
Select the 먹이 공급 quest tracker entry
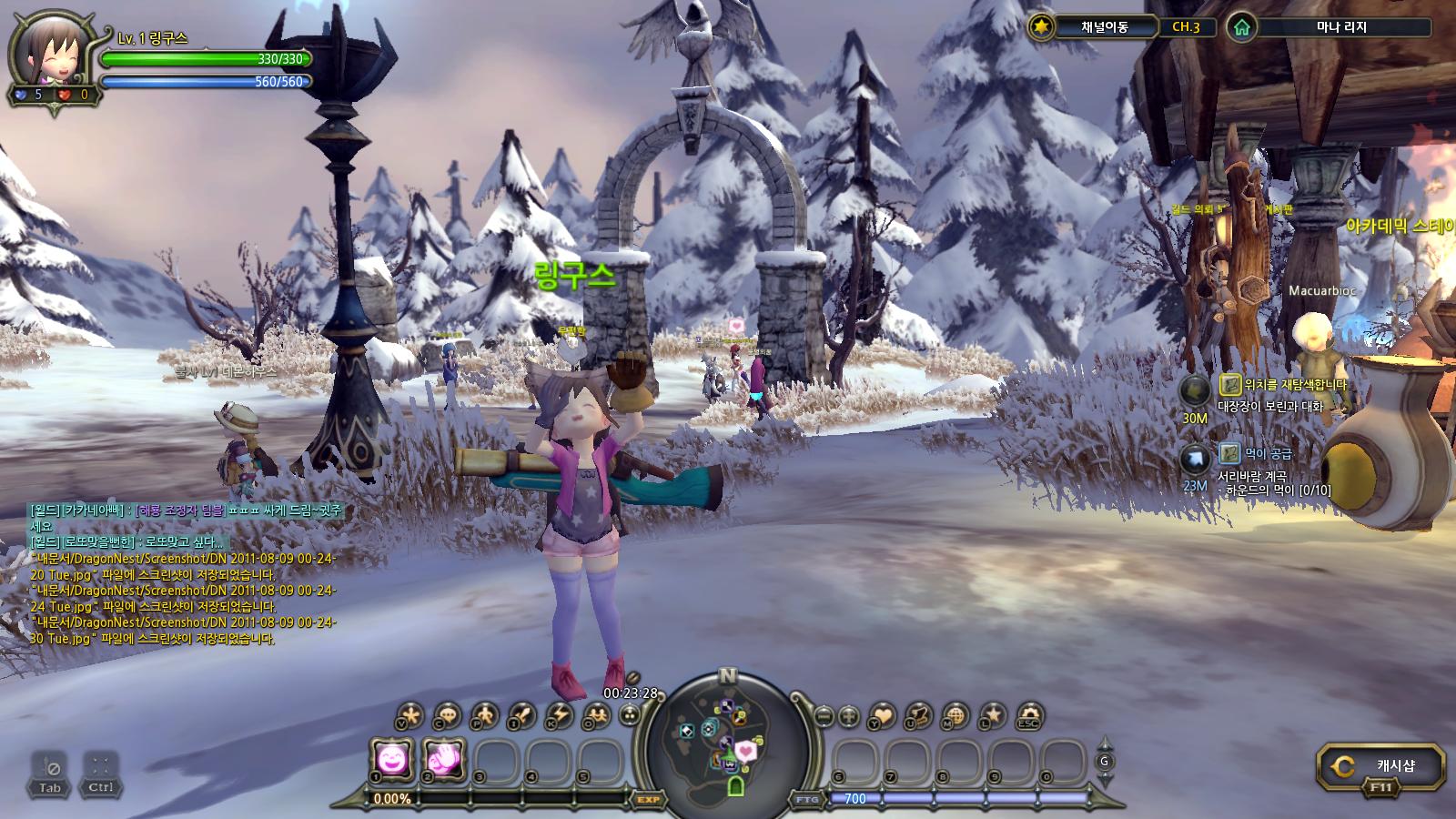(x=1268, y=453)
